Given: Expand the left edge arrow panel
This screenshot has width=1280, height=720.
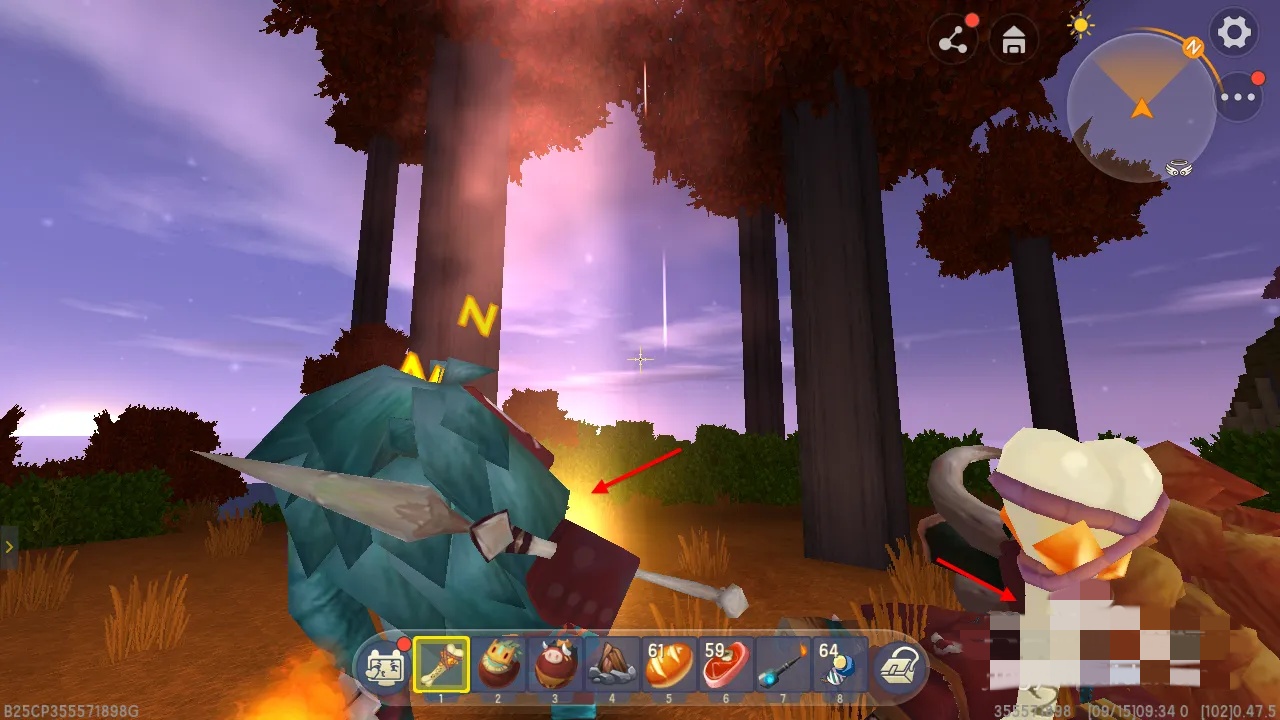Looking at the screenshot, I should coord(8,547).
